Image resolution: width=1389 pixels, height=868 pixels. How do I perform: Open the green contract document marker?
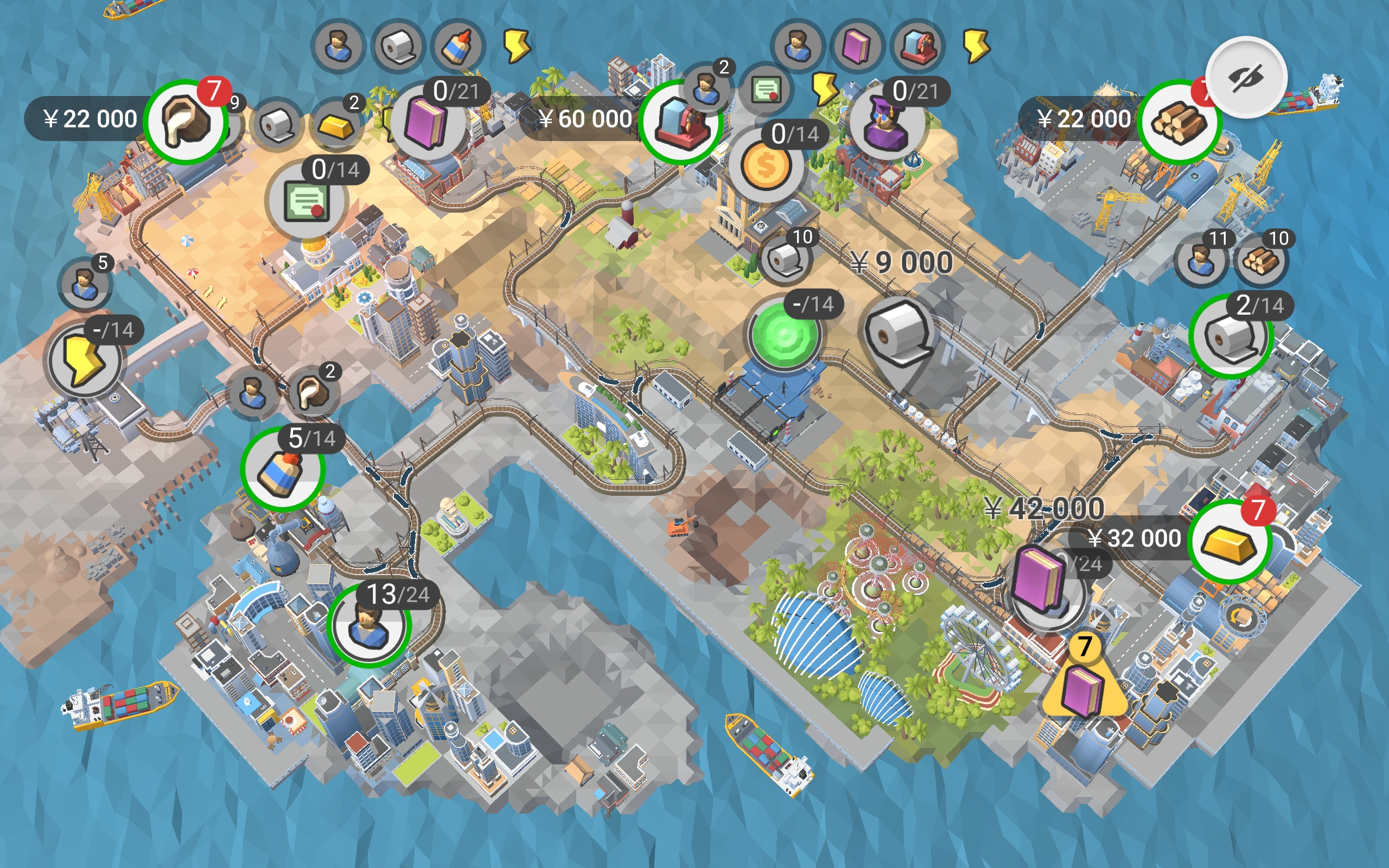pyautogui.click(x=307, y=200)
